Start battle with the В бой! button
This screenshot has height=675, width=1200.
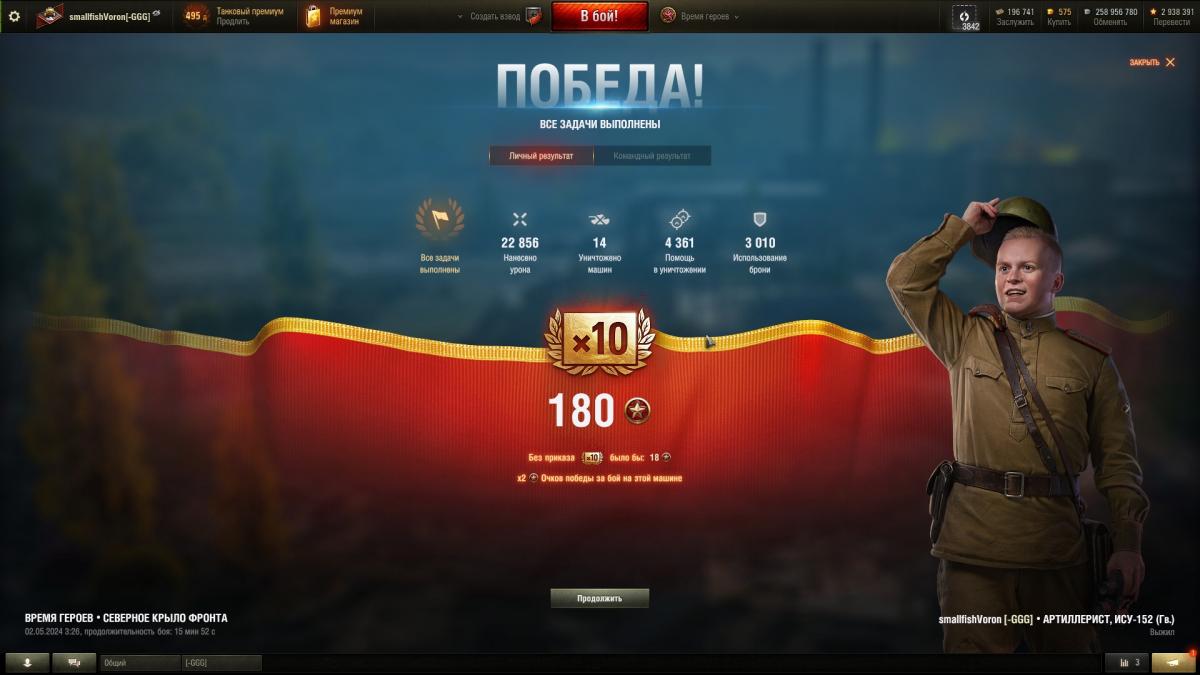[600, 16]
